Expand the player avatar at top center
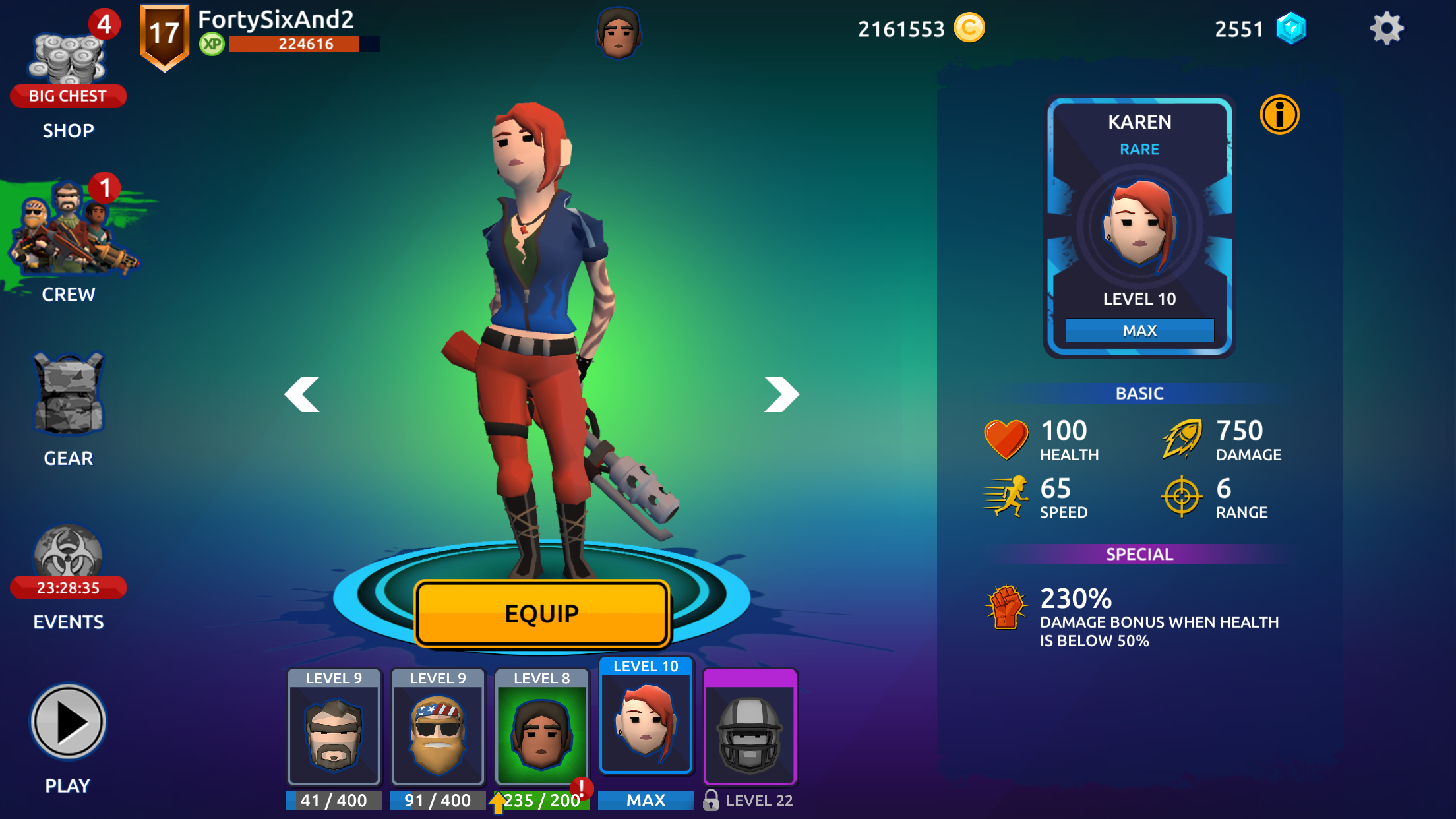Image resolution: width=1456 pixels, height=819 pixels. pos(619,32)
